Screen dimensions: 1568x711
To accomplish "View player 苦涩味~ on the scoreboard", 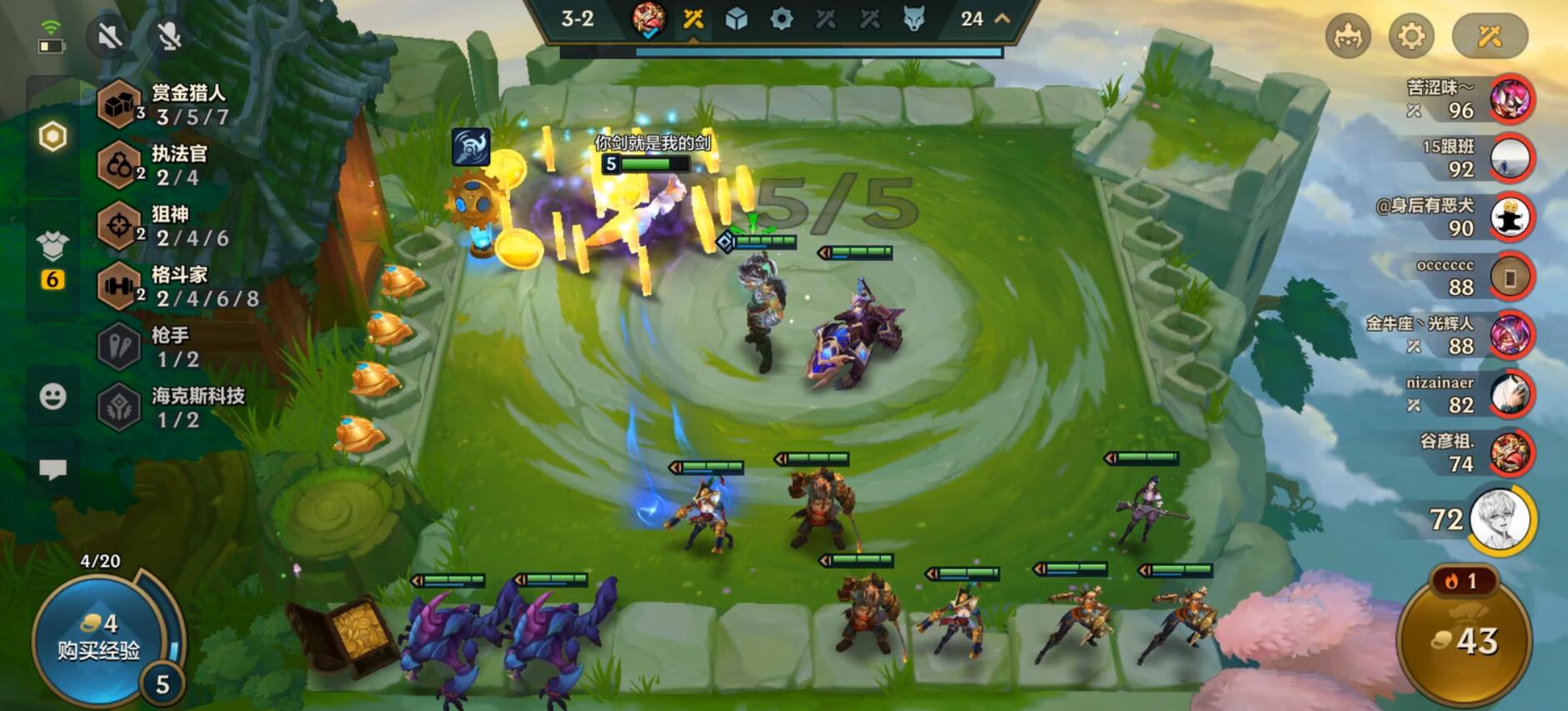I will (x=1511, y=99).
